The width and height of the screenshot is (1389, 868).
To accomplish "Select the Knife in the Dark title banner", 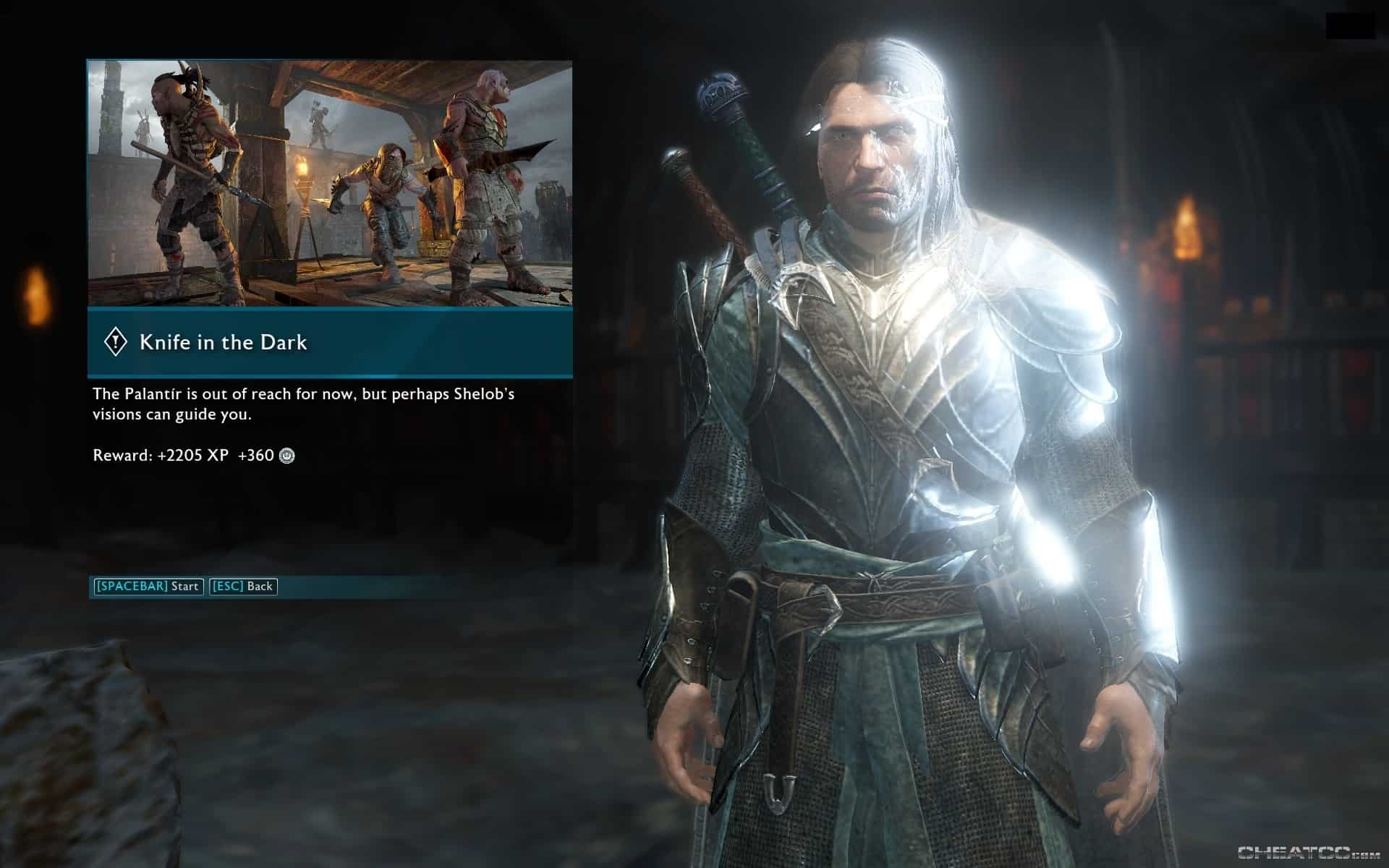I will pos(330,342).
